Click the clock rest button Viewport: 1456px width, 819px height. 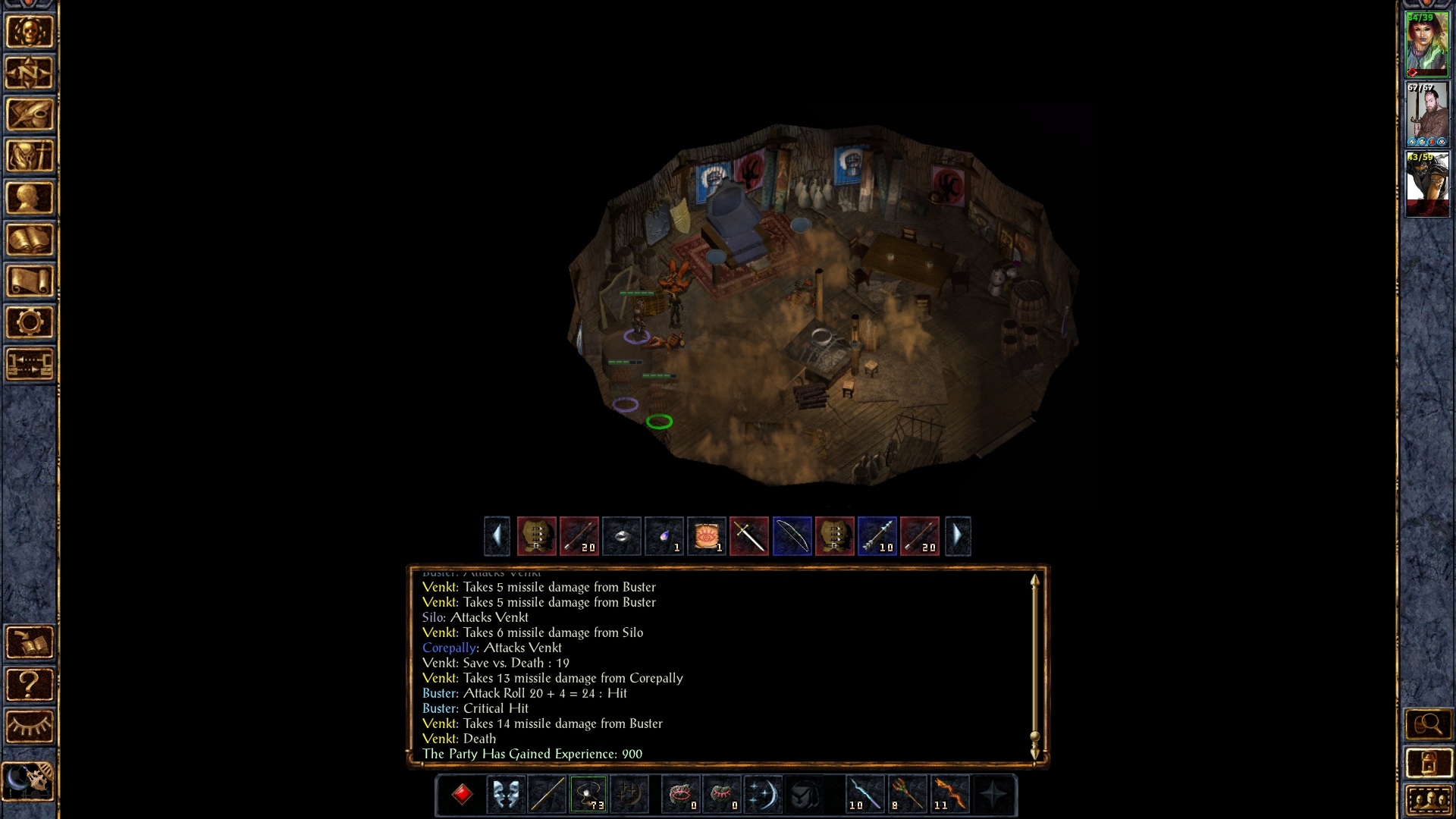click(30, 780)
